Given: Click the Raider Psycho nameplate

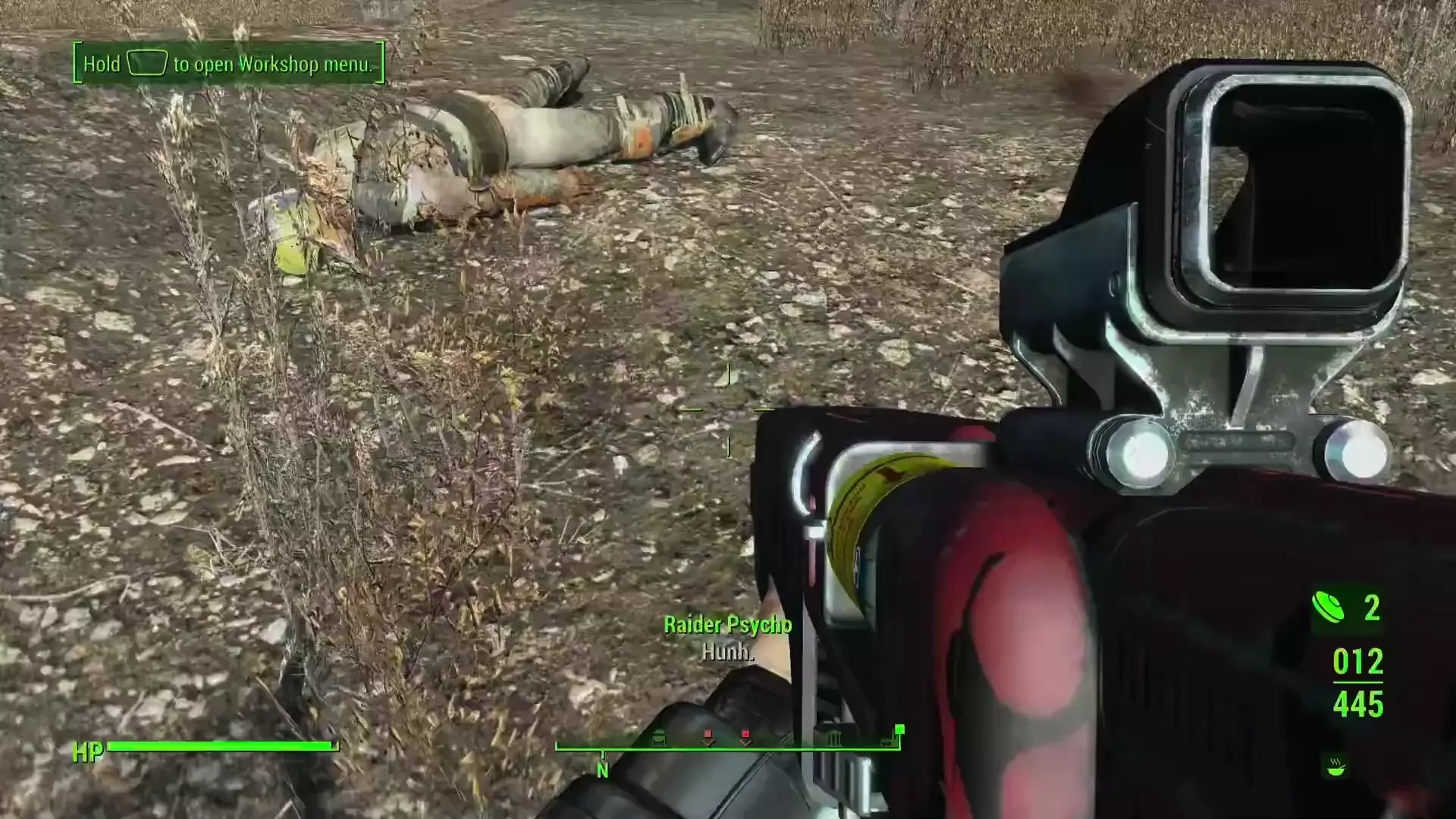Looking at the screenshot, I should click(727, 626).
